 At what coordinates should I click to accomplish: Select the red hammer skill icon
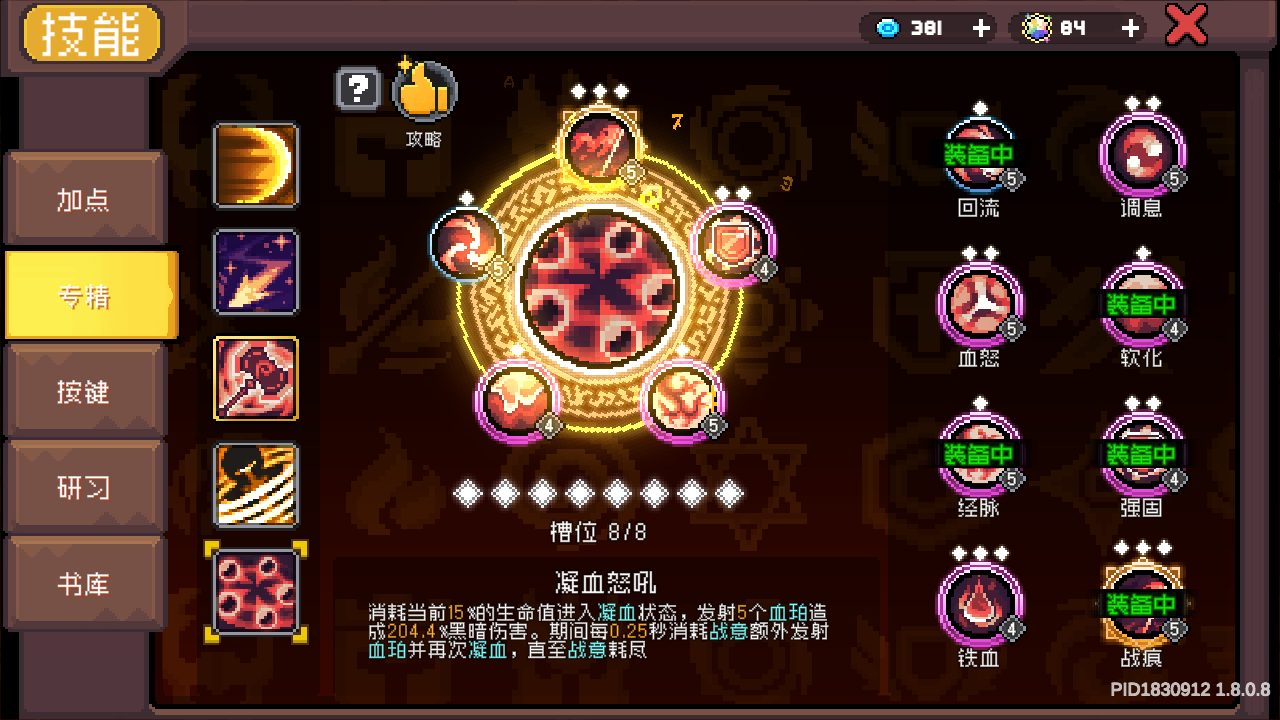point(256,378)
